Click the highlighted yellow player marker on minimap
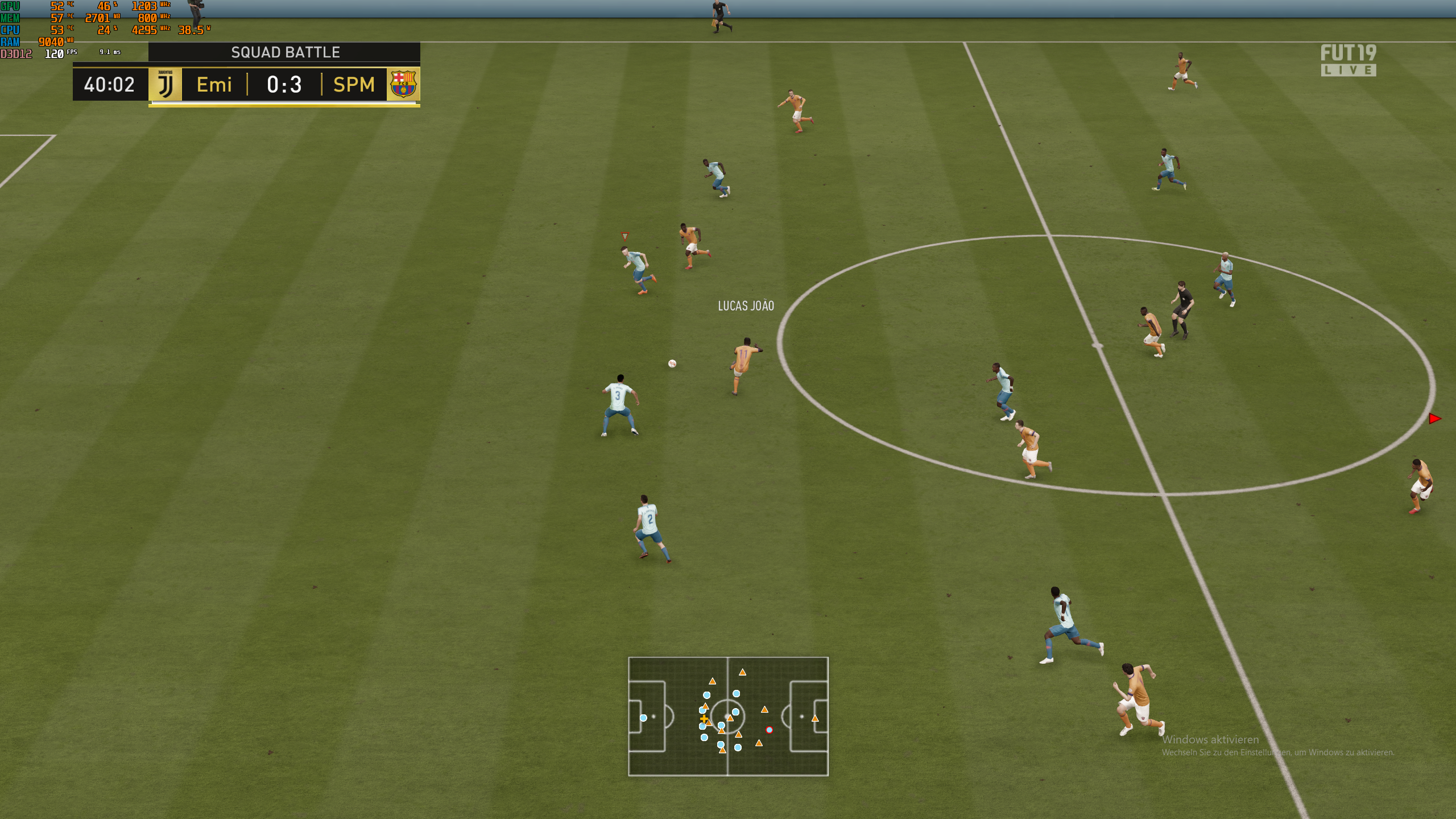Viewport: 1456px width, 819px height. [x=705, y=718]
